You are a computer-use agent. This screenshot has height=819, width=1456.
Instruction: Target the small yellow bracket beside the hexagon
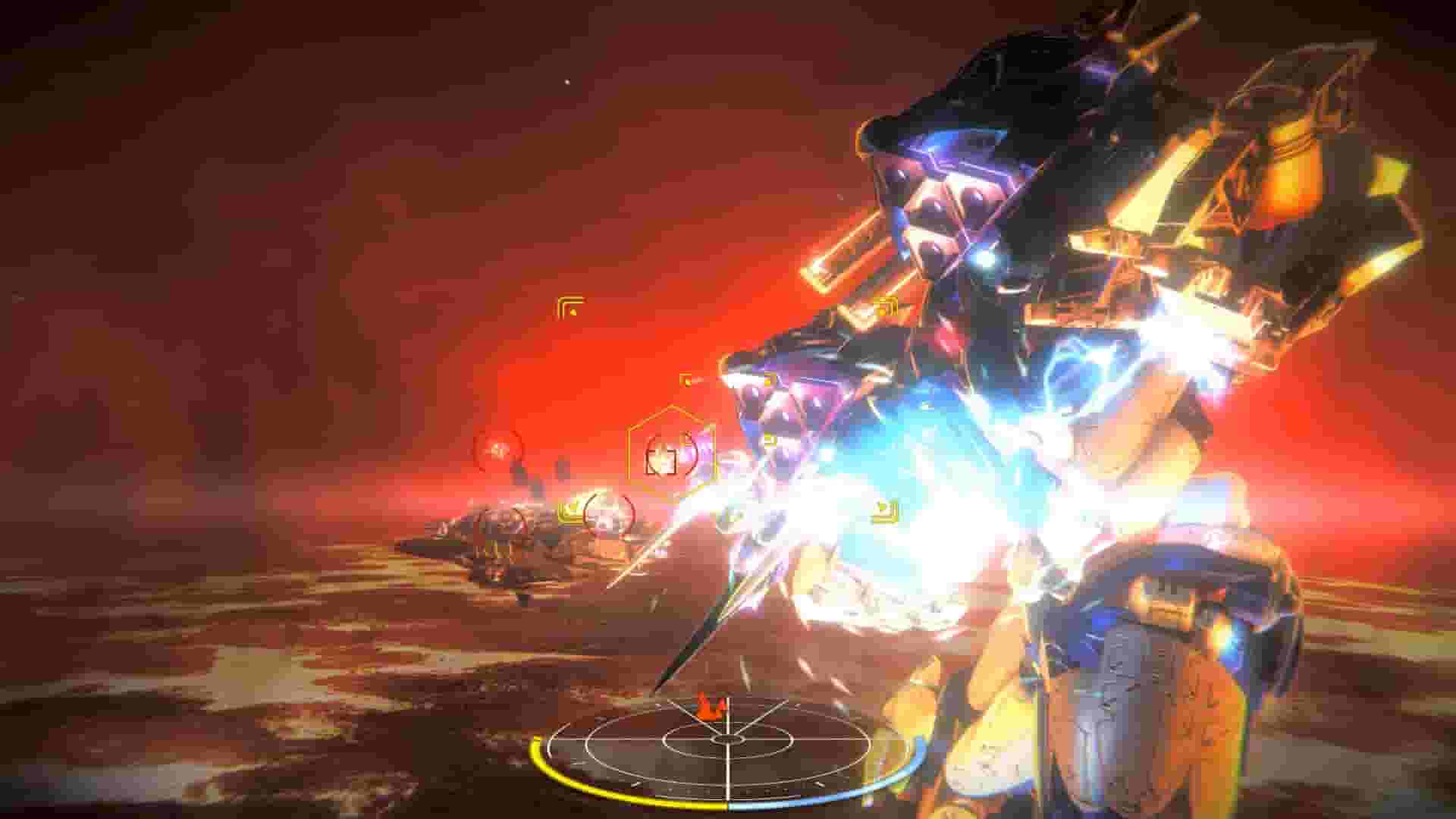pyautogui.click(x=687, y=381)
